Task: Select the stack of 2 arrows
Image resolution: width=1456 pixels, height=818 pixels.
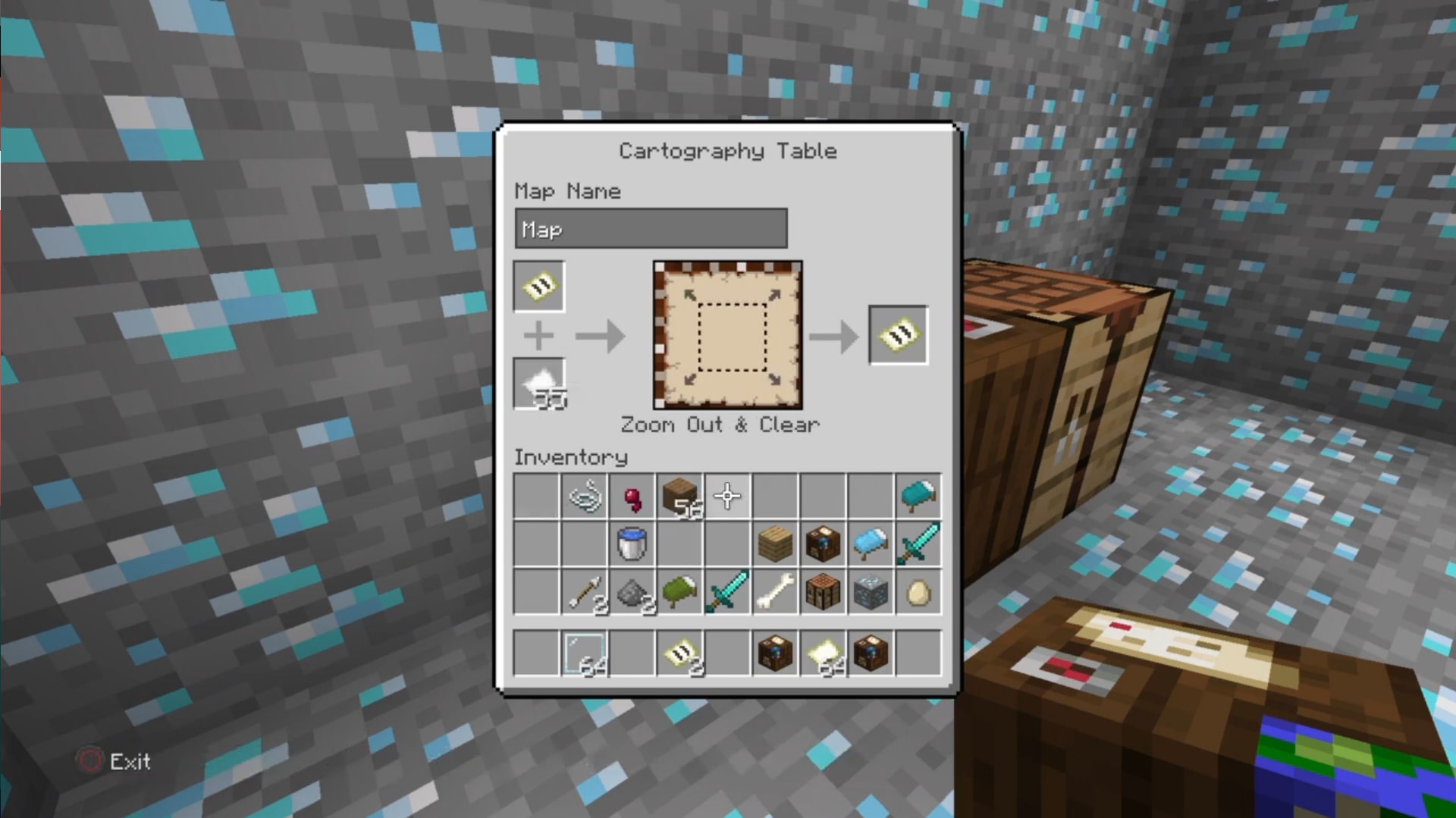Action: [x=585, y=592]
